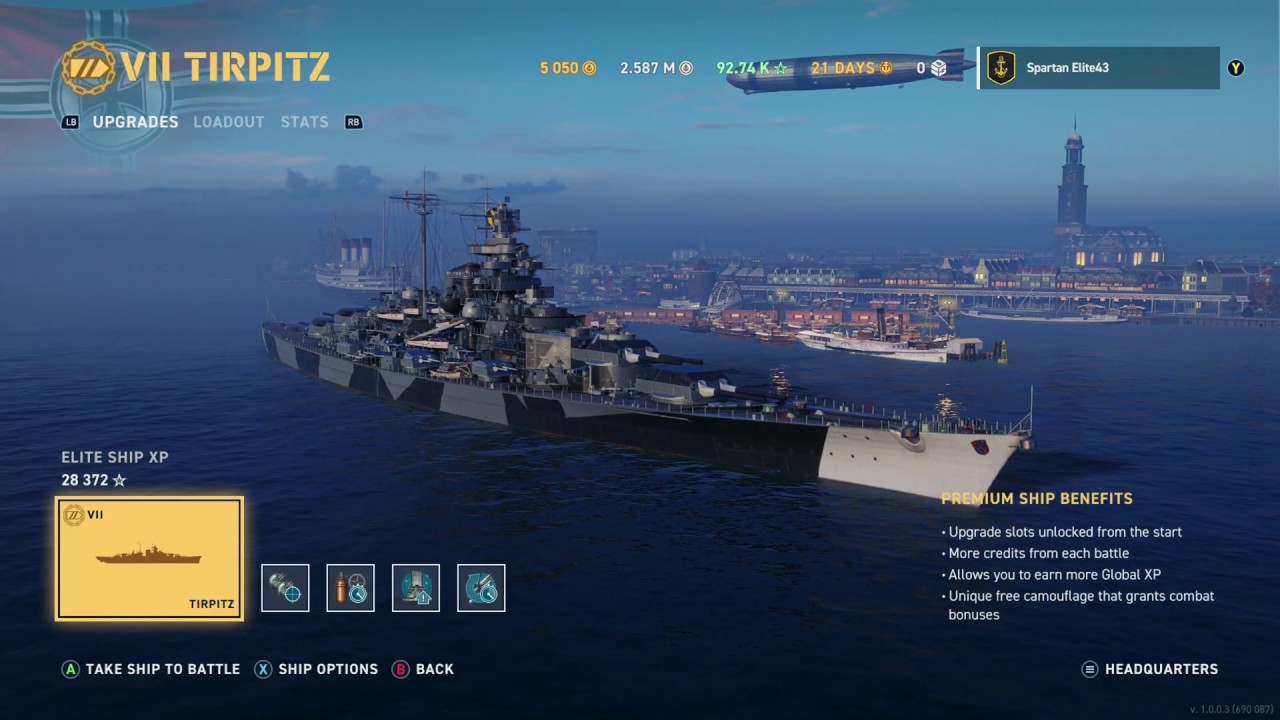Image resolution: width=1280 pixels, height=720 pixels.
Task: Pick the torpedo and stopwatch upgrade slot
Action: point(481,588)
